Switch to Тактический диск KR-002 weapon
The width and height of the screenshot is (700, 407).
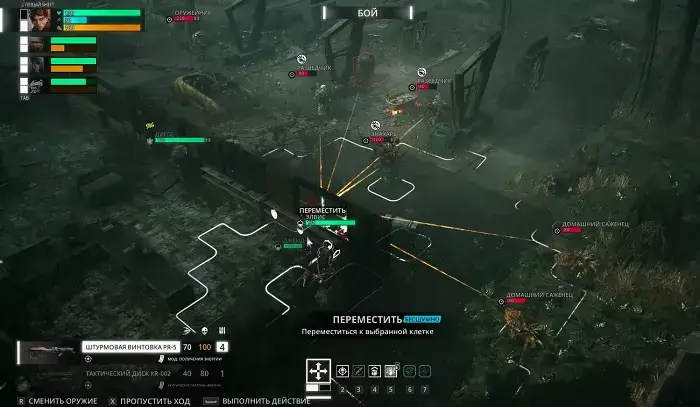click(x=124, y=374)
